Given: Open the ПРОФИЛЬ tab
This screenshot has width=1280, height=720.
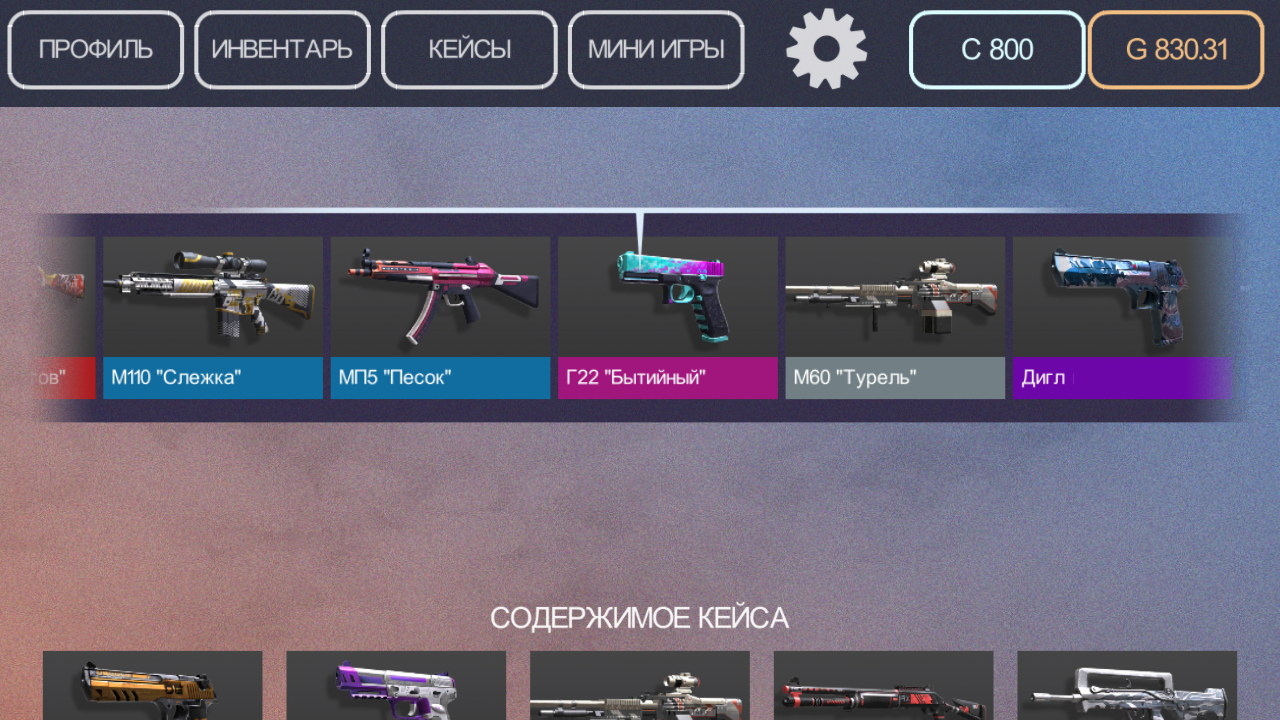Looking at the screenshot, I should [95, 49].
